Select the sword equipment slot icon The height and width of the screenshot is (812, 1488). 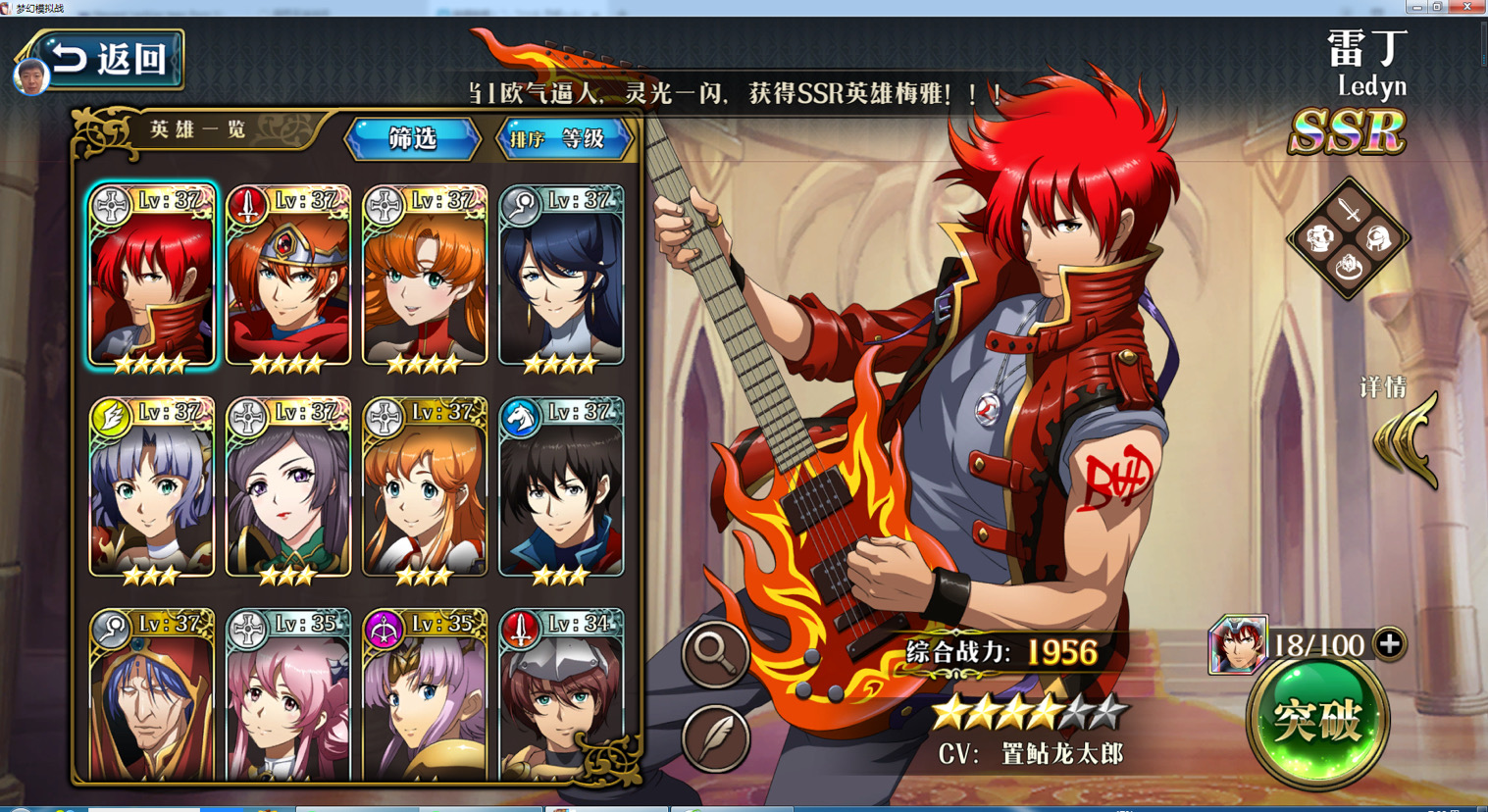point(1348,209)
